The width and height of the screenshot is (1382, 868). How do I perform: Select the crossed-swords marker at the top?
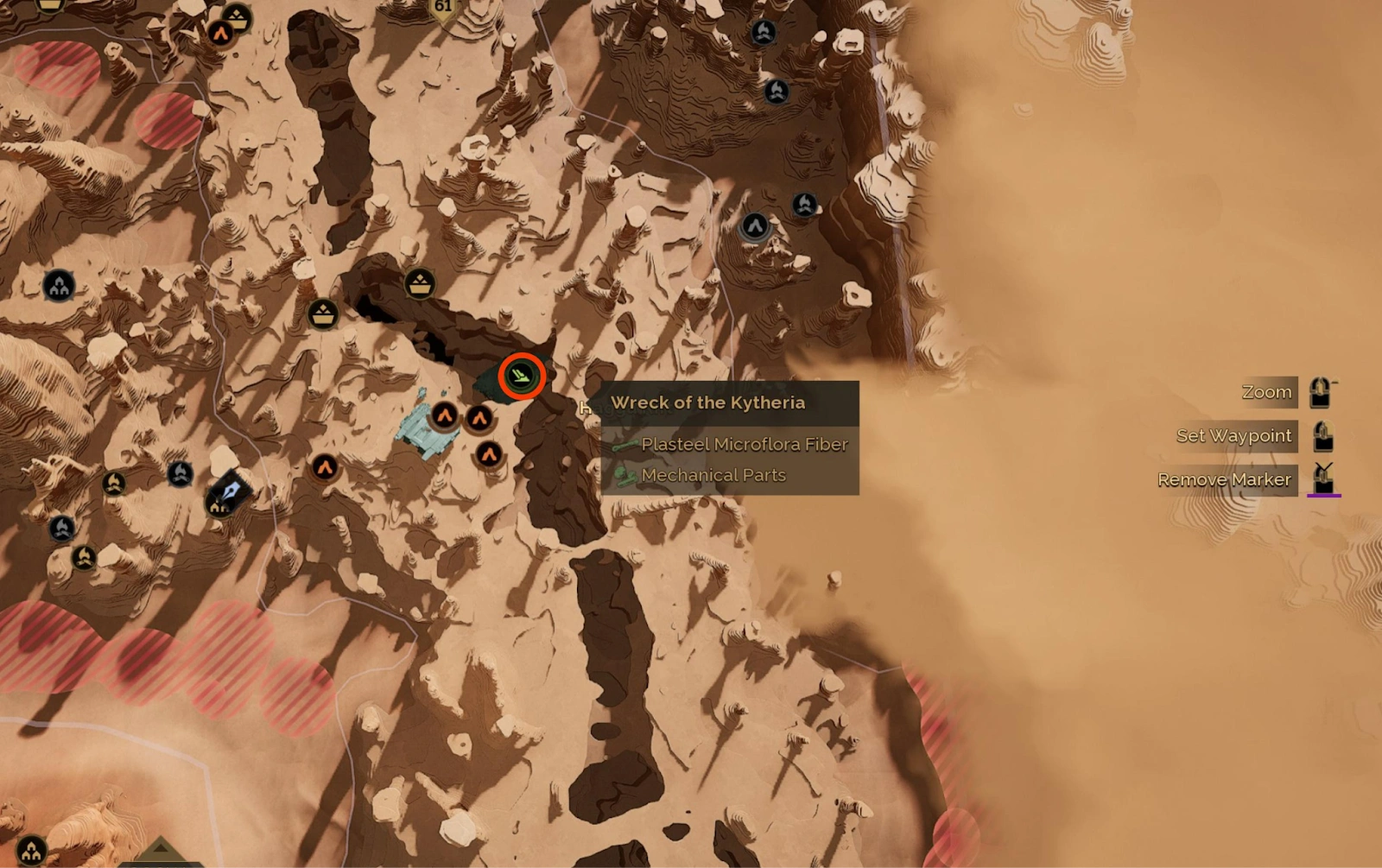764,33
